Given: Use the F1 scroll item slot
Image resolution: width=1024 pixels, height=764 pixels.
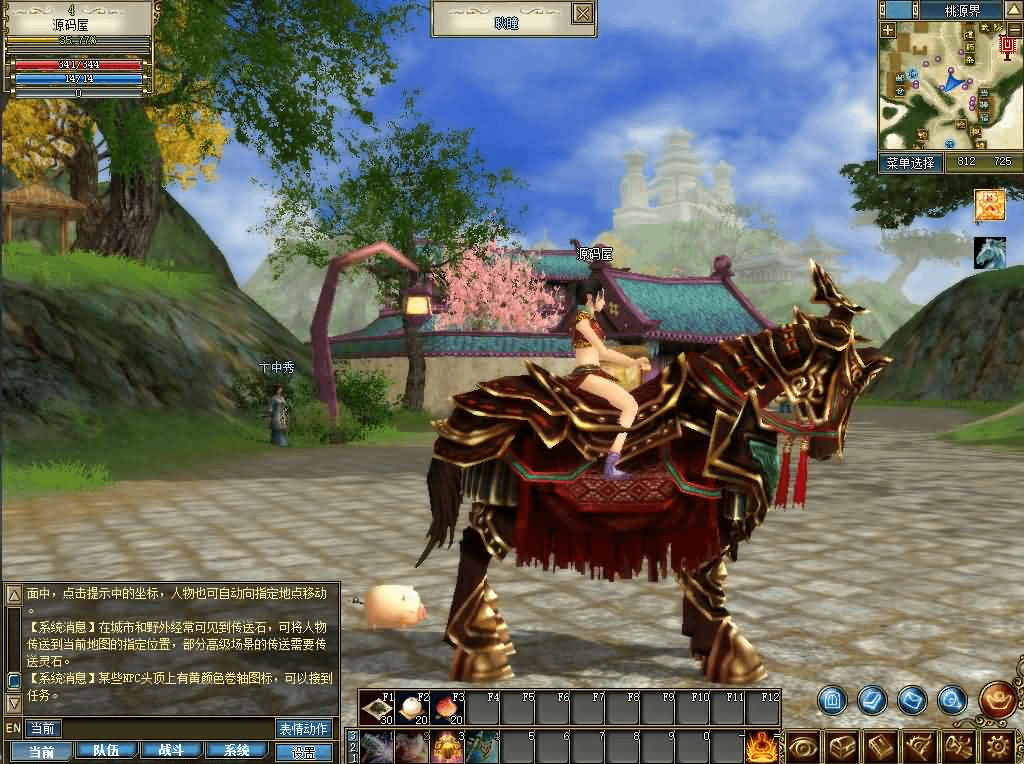Looking at the screenshot, I should click(378, 708).
